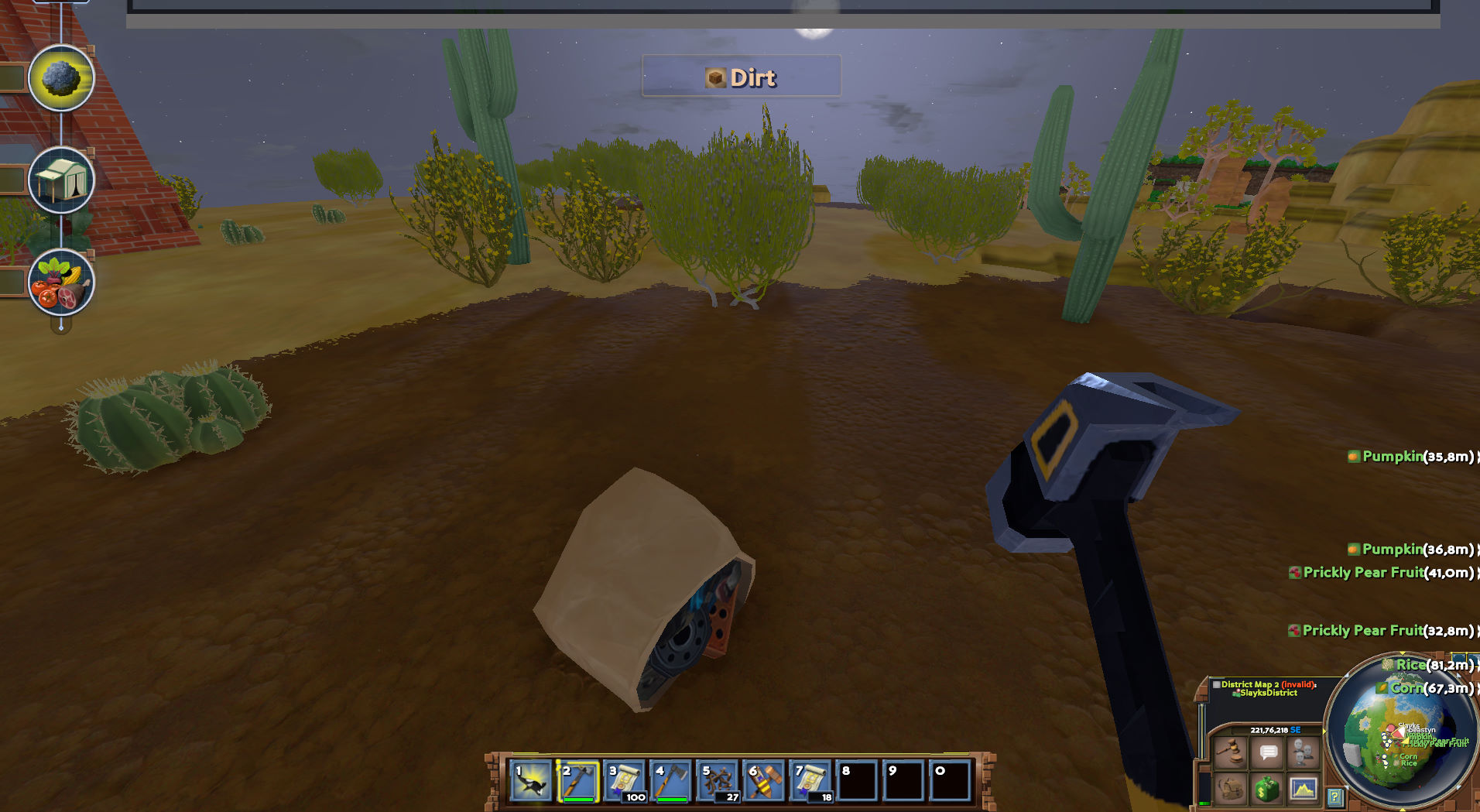Viewport: 1480px width, 812px height.
Task: Select the stack of 27 wood sticks
Action: coord(718,781)
